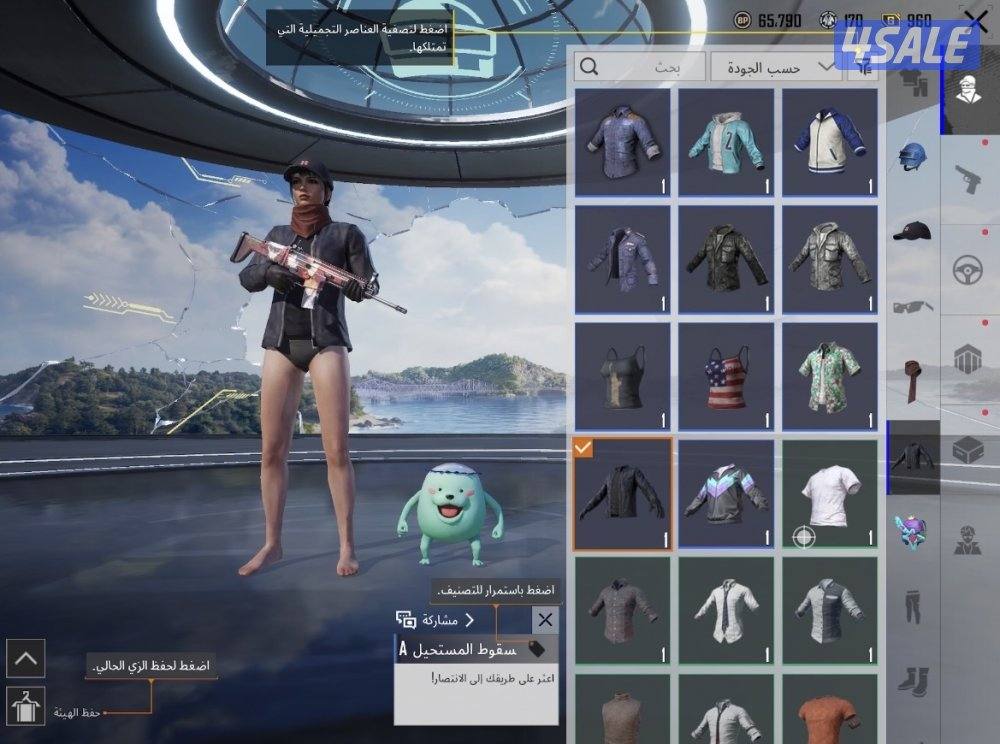The image size is (1000, 744).
Task: Expand the panel with the up arrow
Action: click(25, 658)
